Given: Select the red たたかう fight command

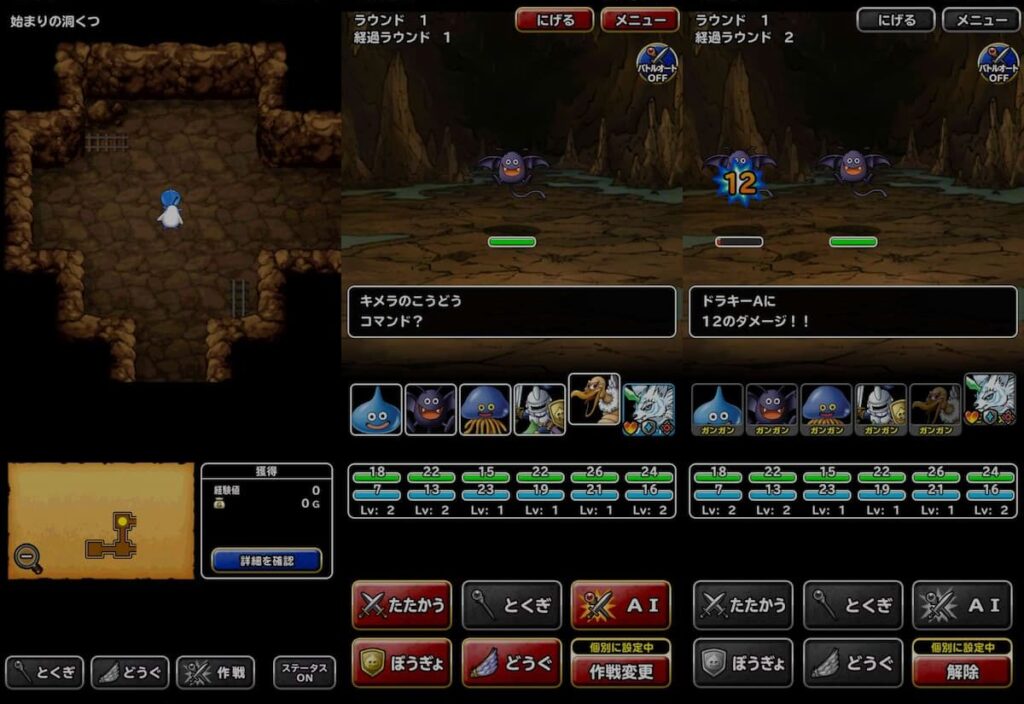Looking at the screenshot, I should point(402,606).
